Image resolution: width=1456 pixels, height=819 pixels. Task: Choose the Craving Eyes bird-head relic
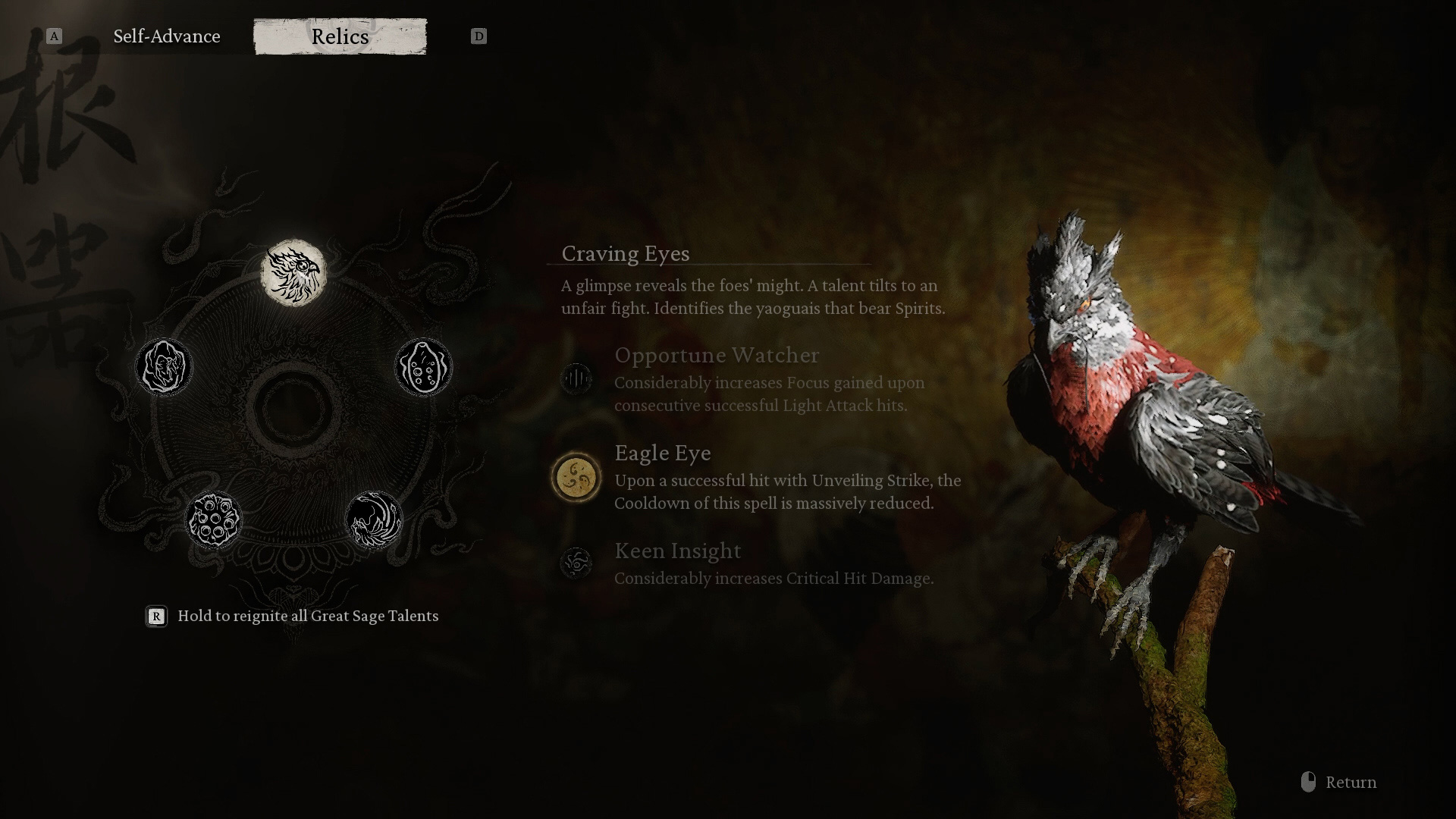coord(293,273)
